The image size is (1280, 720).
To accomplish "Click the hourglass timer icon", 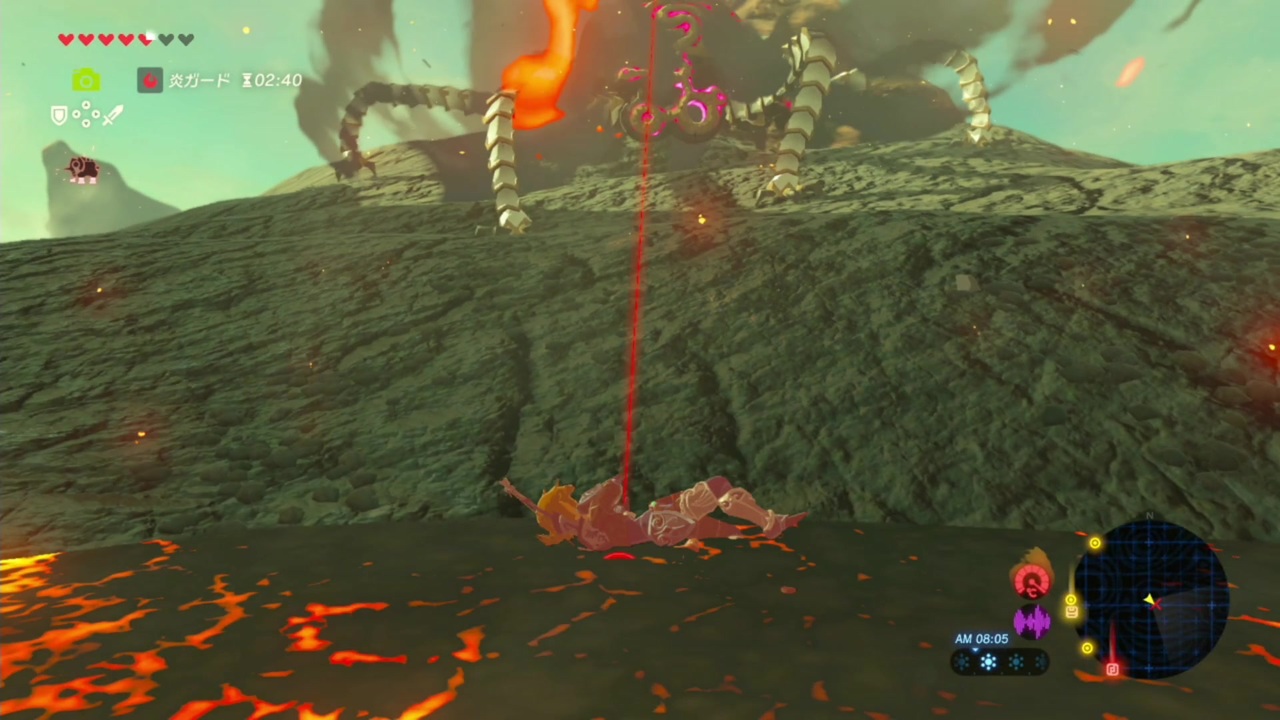I will tap(246, 81).
